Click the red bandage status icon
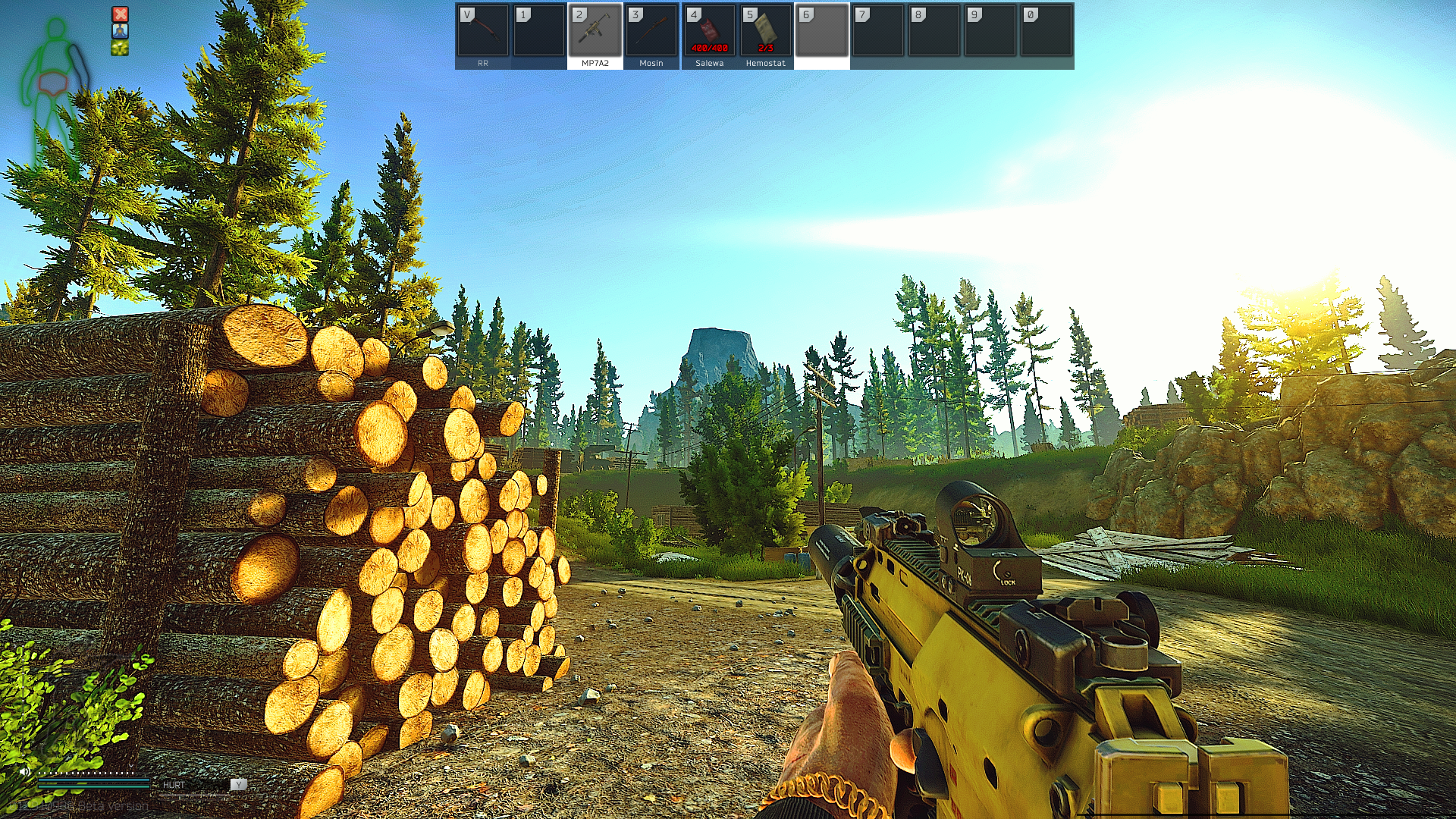Viewport: 1456px width, 819px height. (120, 14)
